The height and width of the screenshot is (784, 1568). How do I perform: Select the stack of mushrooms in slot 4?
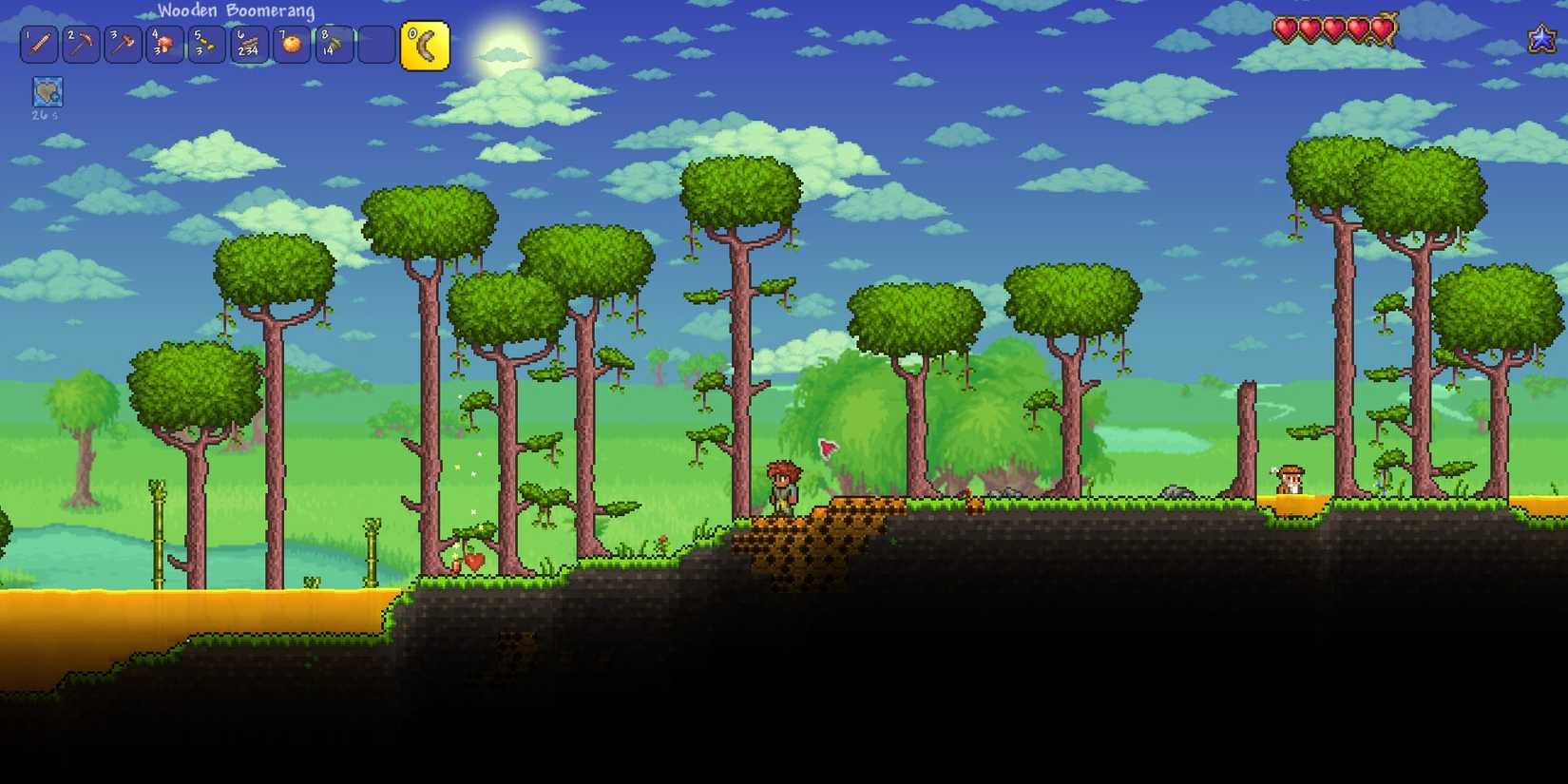tap(164, 44)
